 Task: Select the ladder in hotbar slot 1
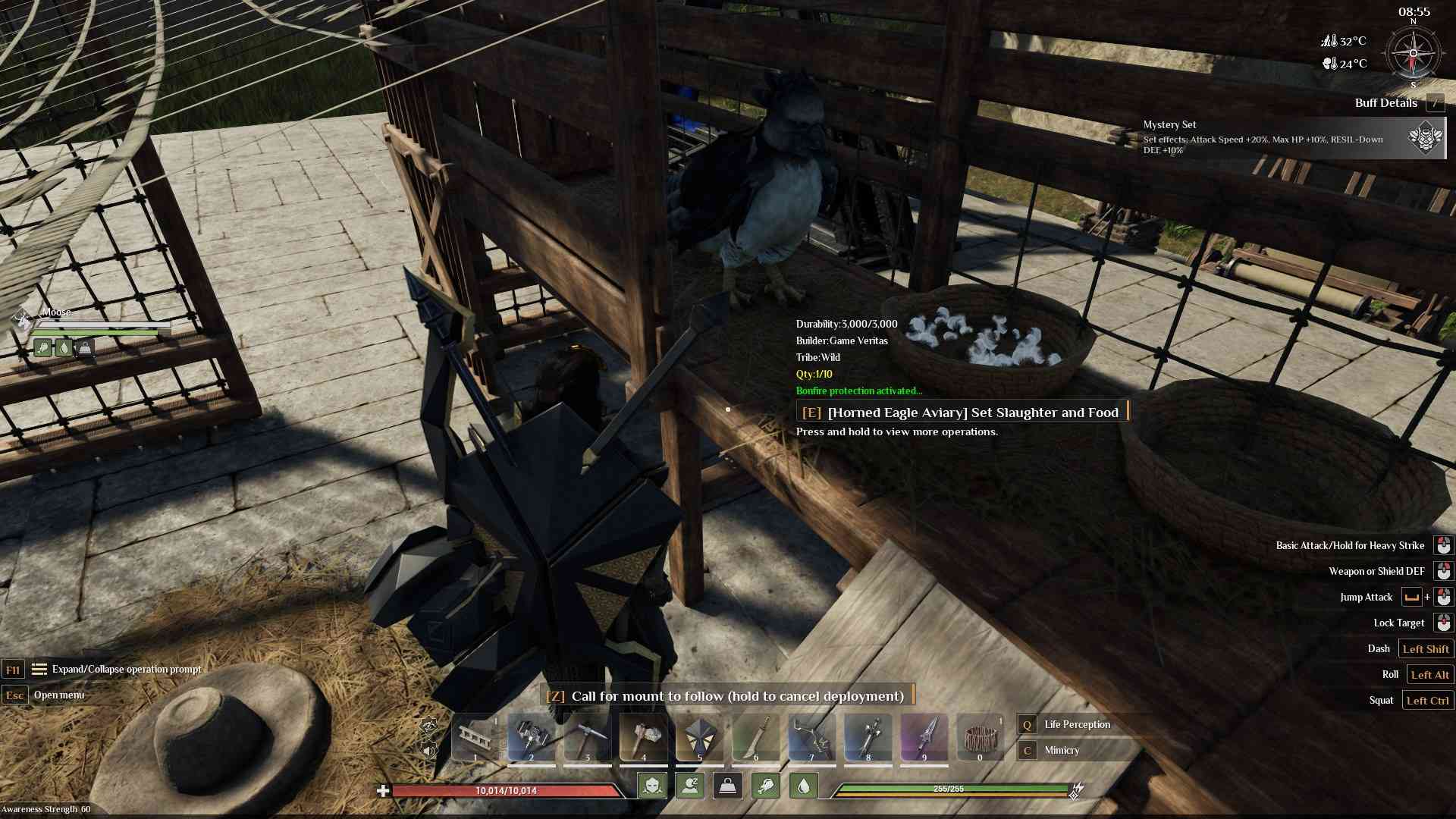475,737
